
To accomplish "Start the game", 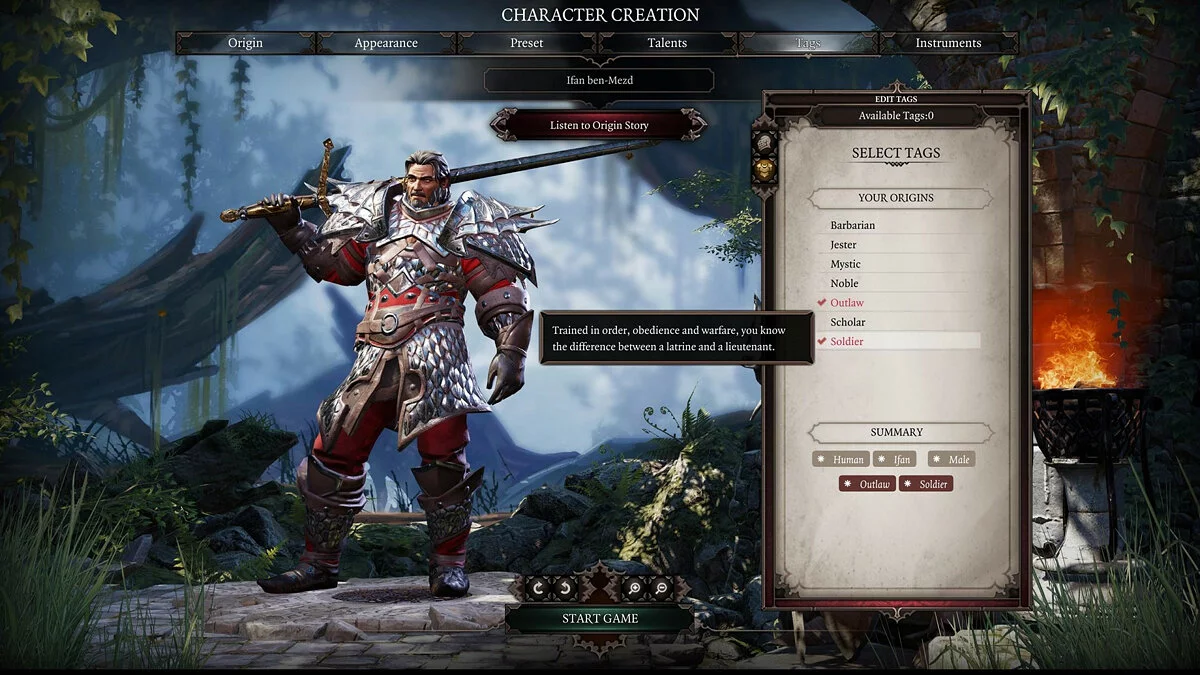I will (599, 618).
